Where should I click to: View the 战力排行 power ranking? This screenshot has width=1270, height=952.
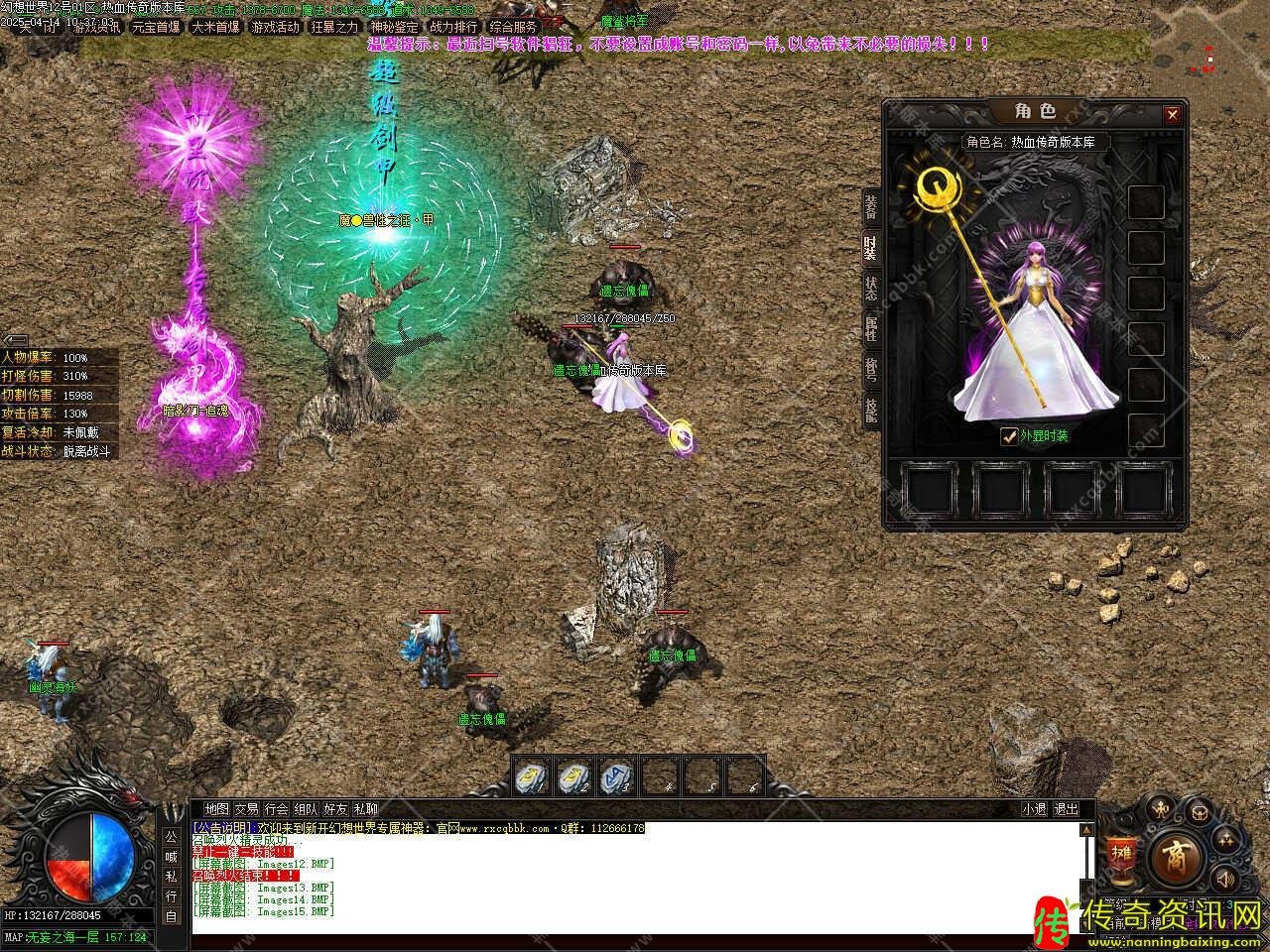(453, 27)
